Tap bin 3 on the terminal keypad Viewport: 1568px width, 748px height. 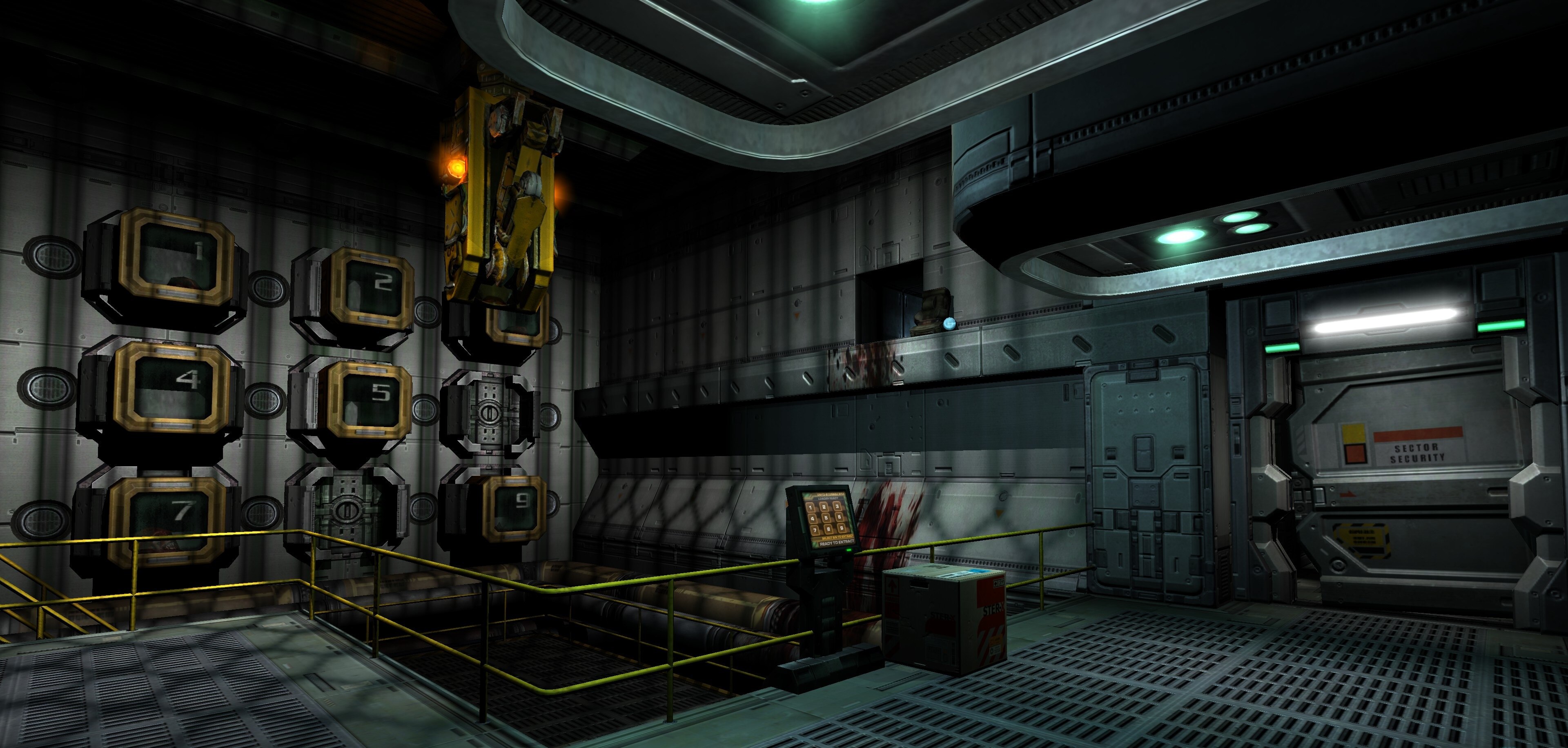coord(837,506)
